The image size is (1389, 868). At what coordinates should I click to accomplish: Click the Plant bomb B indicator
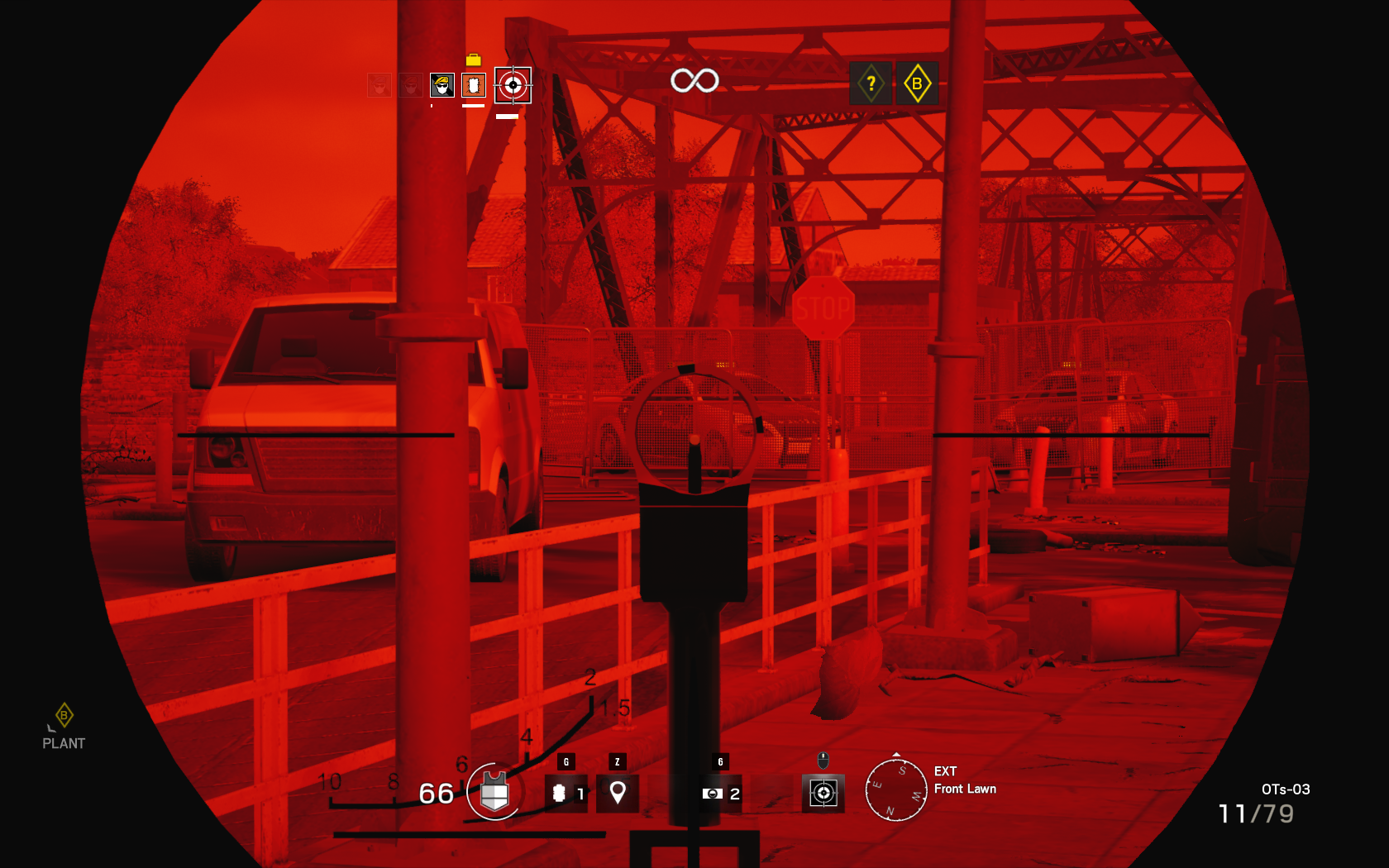click(64, 726)
